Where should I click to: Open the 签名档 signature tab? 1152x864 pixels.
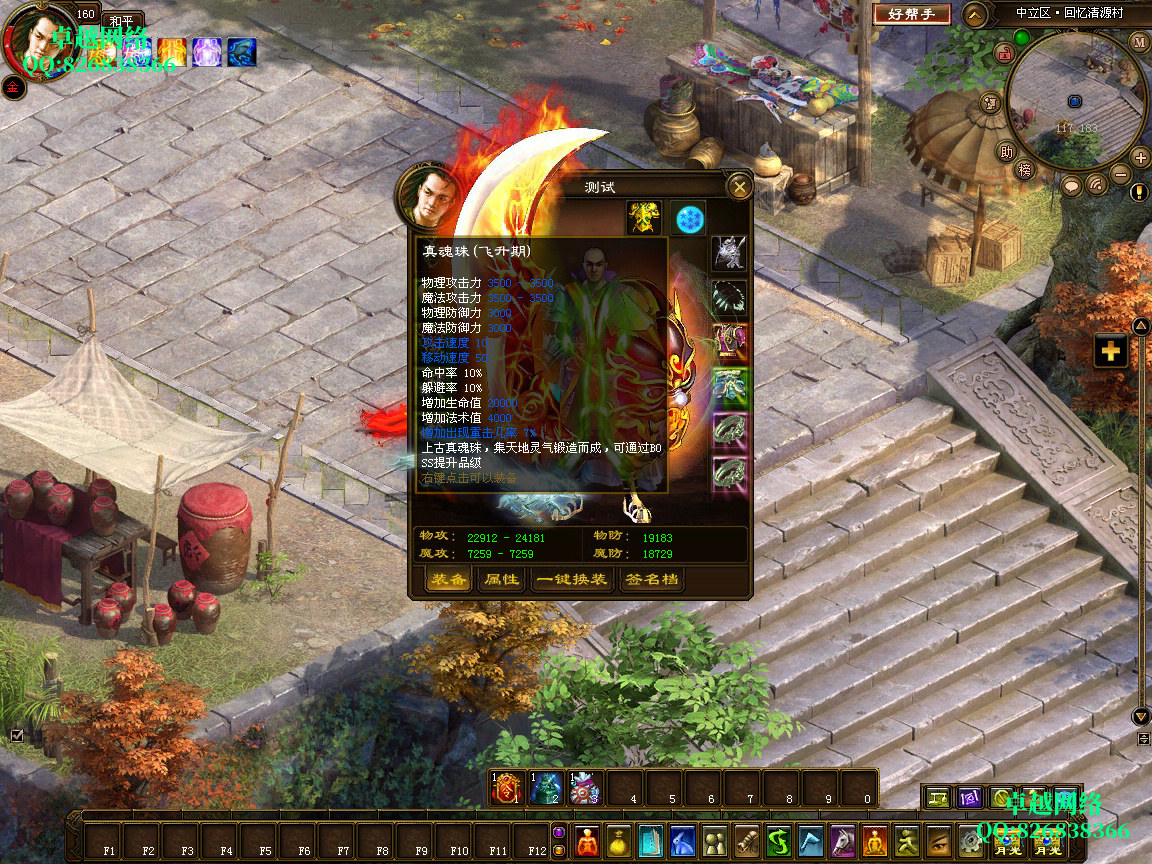(651, 580)
